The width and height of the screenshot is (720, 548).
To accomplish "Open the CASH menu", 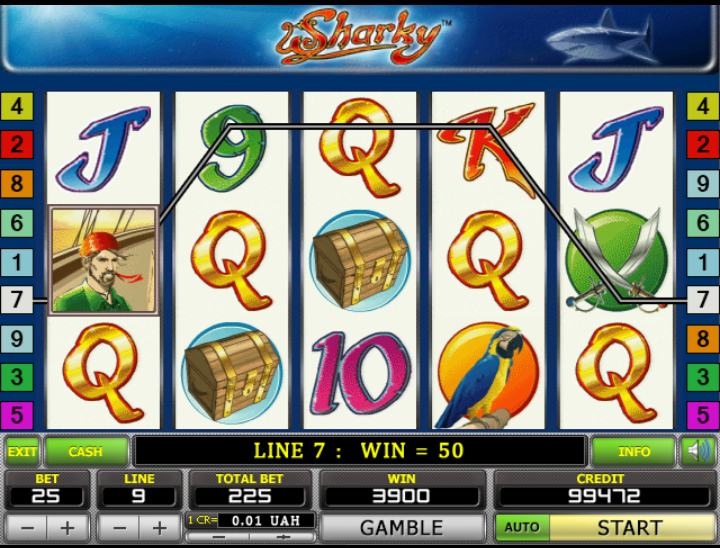I will [85, 452].
